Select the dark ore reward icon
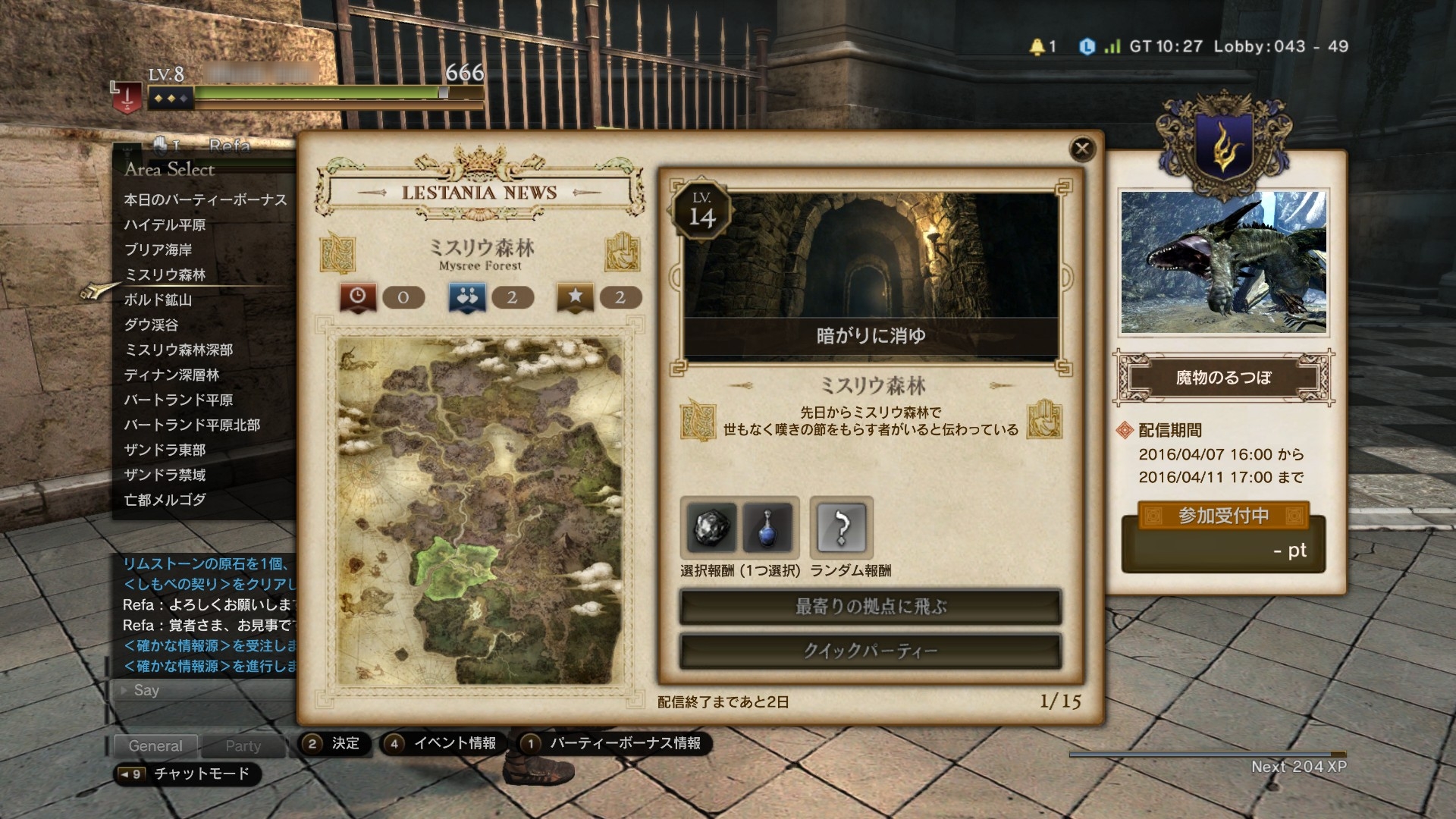Screen dimensions: 1456x819 pos(711,528)
